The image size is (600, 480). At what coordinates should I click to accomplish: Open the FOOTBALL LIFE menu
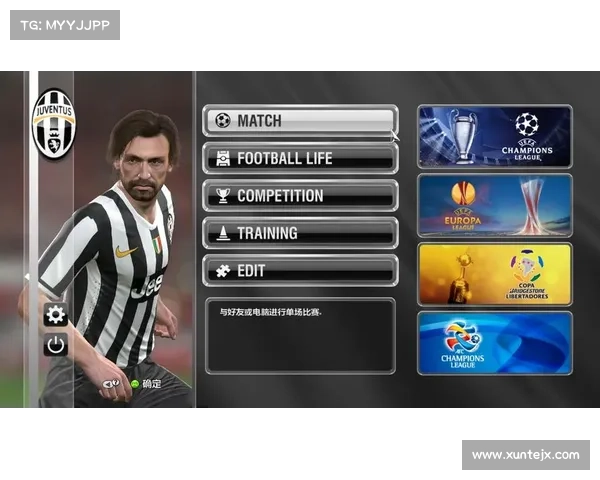tap(300, 158)
